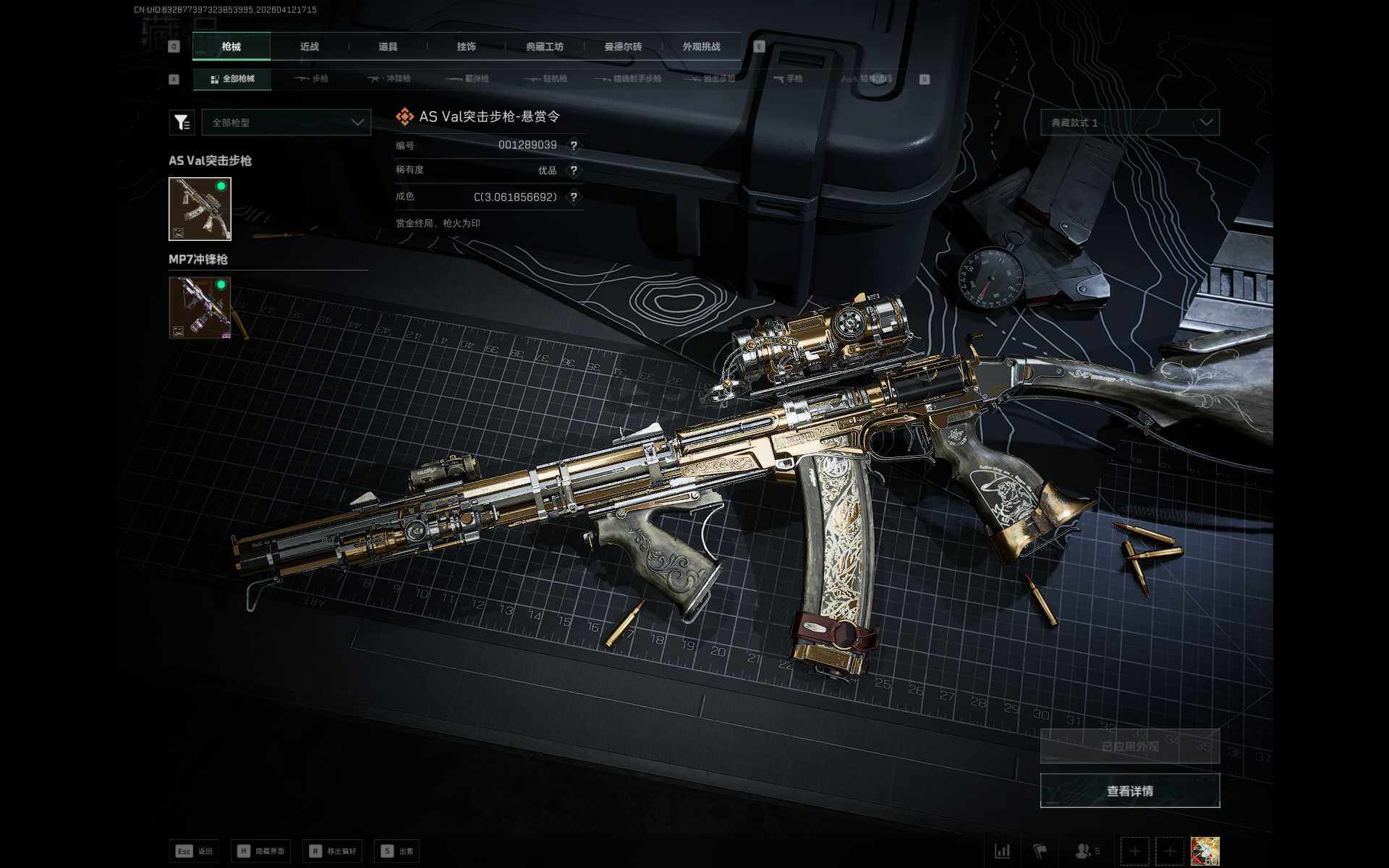Show help for the 成色 wear value
Viewport: 1389px width, 868px height.
tap(574, 197)
